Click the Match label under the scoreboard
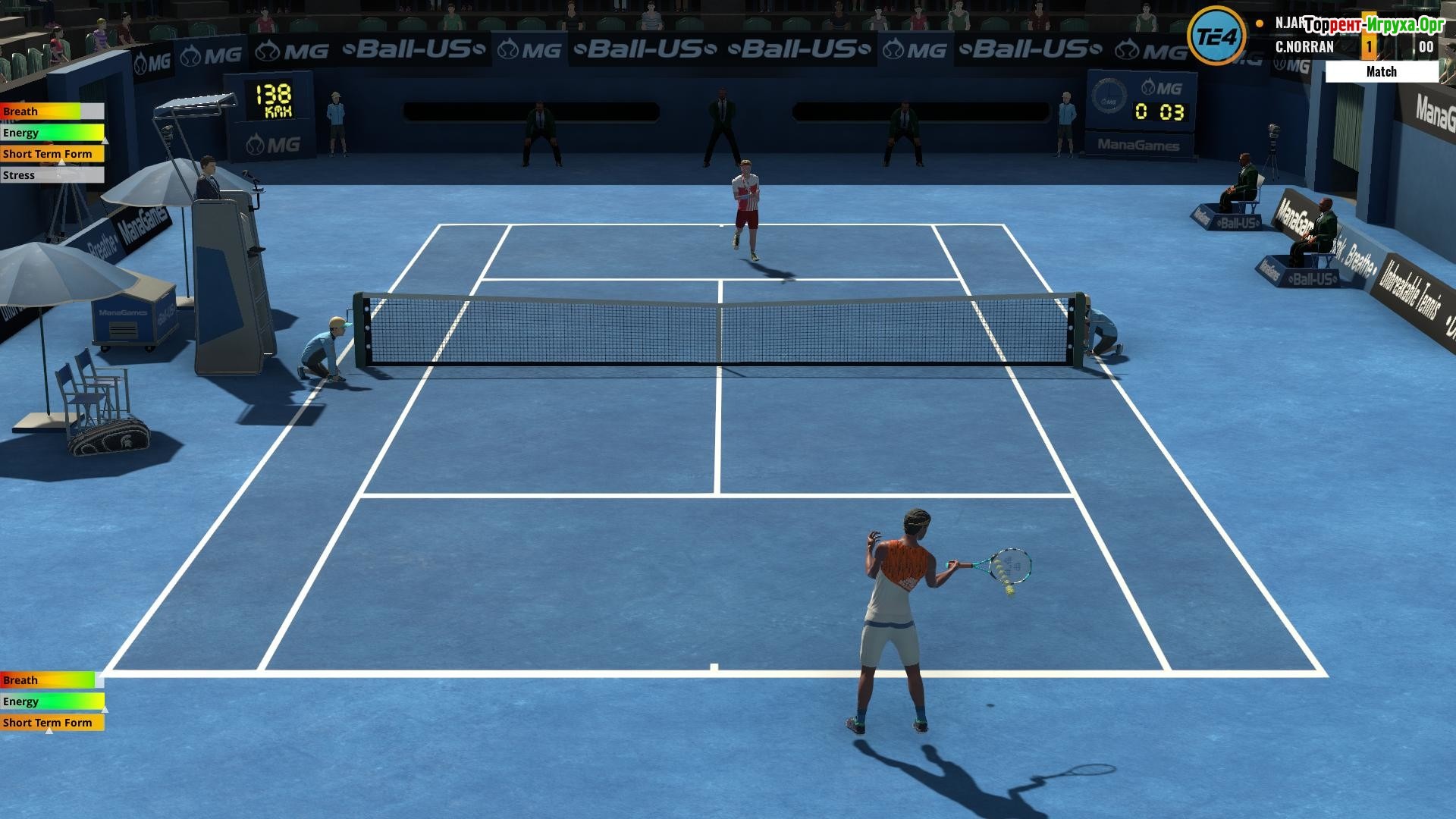Screen dimensions: 1456x819 pyautogui.click(x=1381, y=71)
